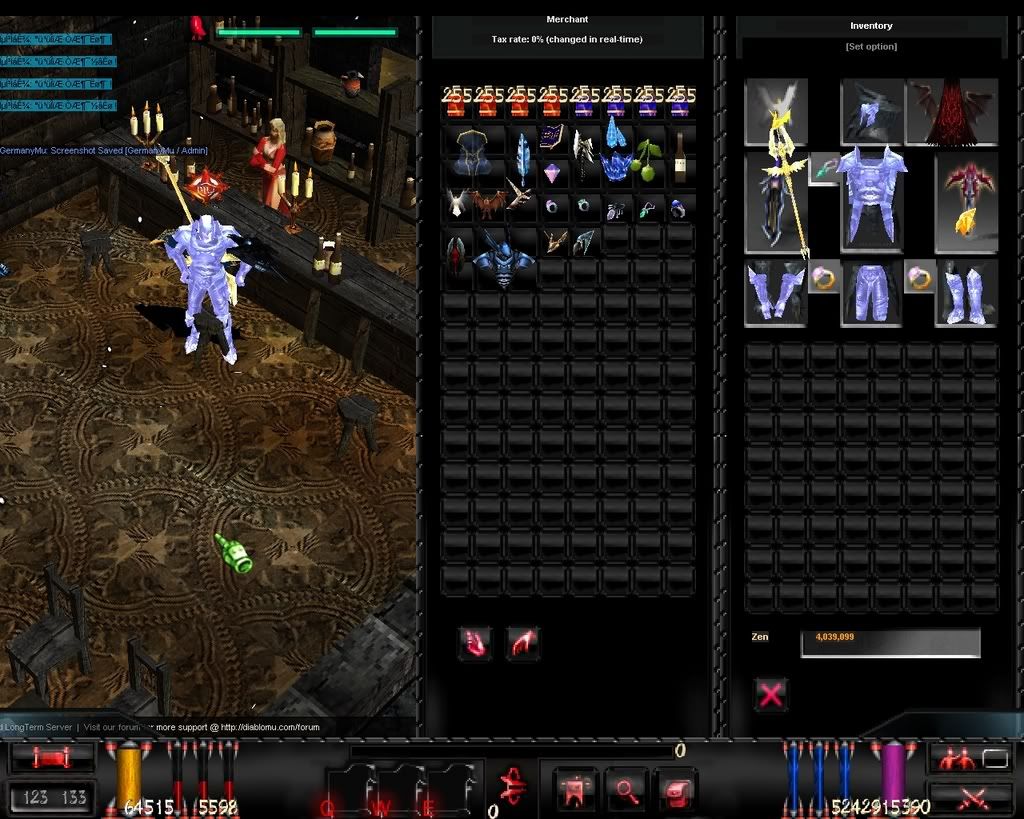Select the equipped red wings slot
This screenshot has height=819, width=1024.
951,112
